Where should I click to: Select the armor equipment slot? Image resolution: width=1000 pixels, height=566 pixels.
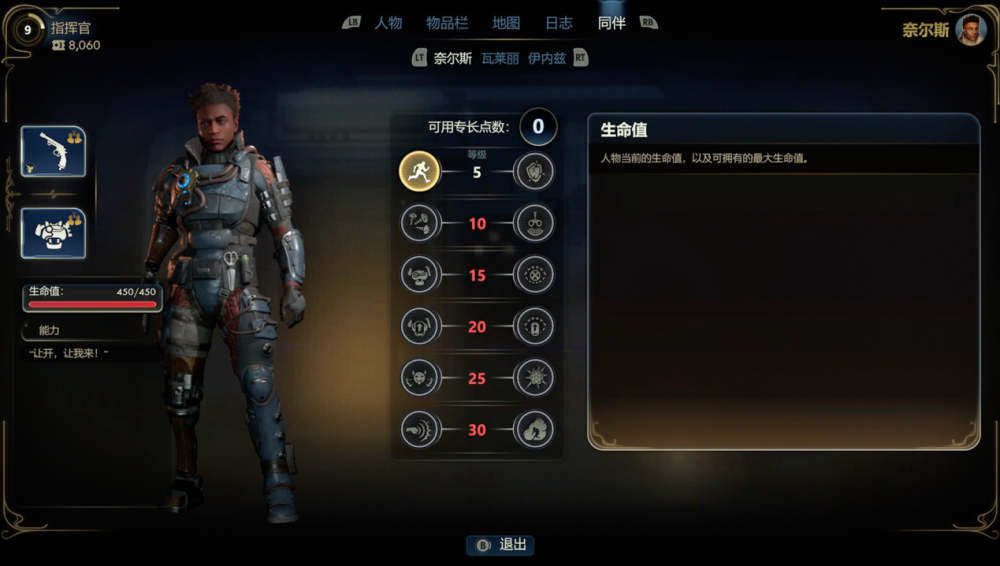click(53, 233)
